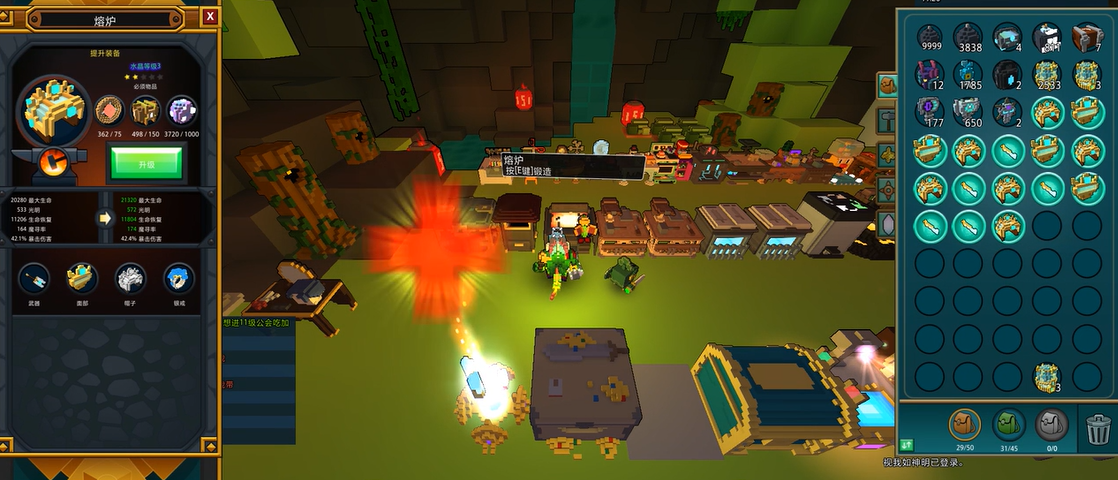The image size is (1118, 480).
Task: Select the blue ring equipment slot in the forge
Action: click(178, 277)
